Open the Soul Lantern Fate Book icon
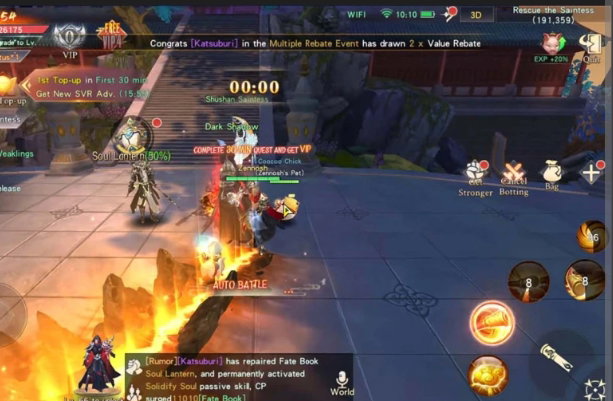Screen dimensions: 613x401 pos(130,135)
